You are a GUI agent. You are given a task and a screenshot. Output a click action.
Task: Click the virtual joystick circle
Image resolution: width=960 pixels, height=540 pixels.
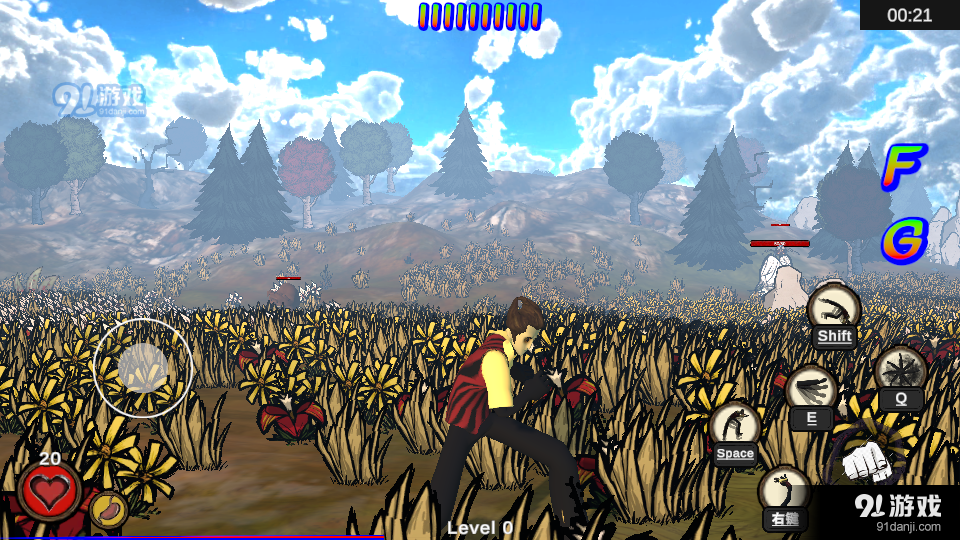143,367
